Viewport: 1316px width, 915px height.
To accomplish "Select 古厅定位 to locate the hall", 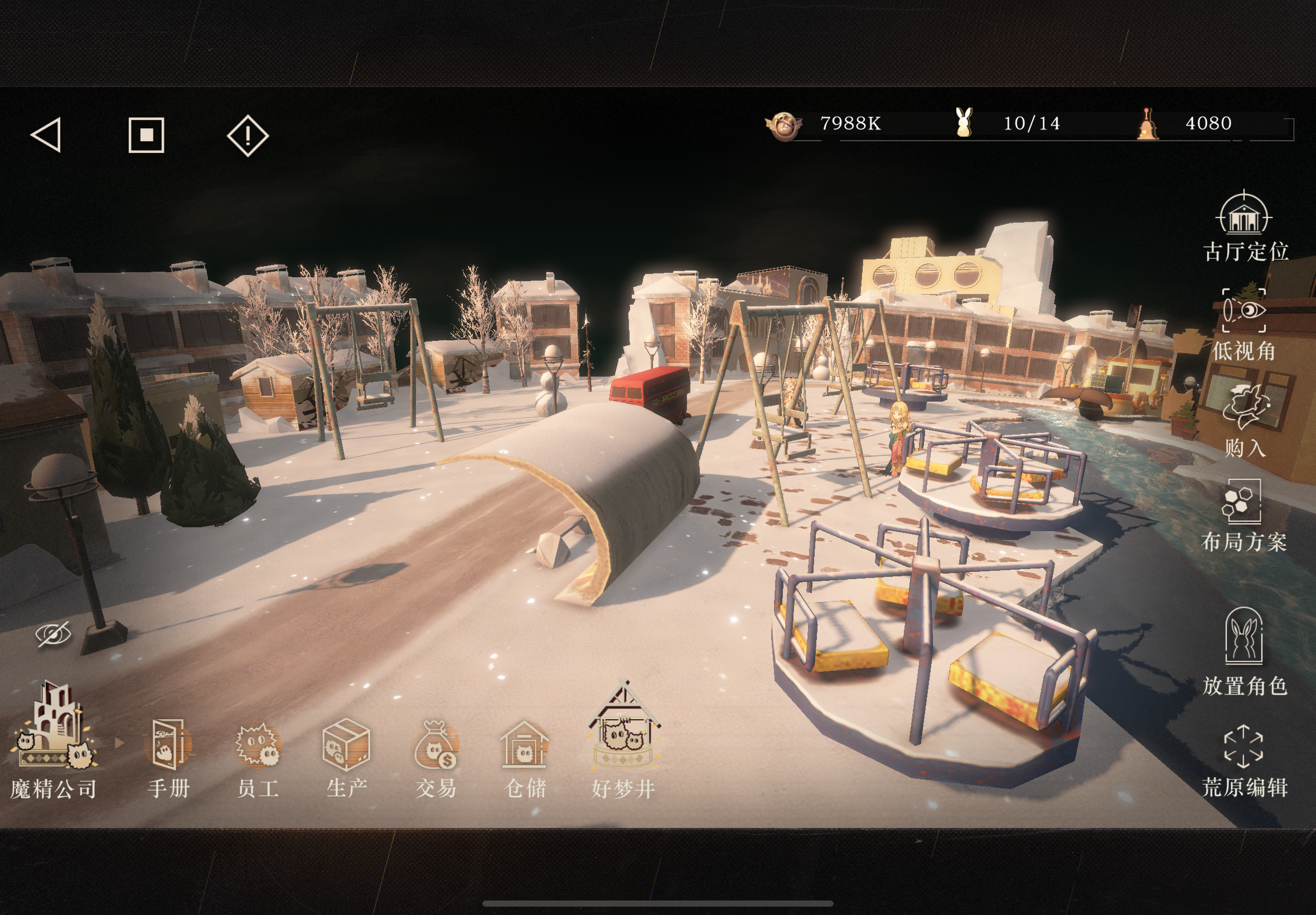I will coord(1245,227).
